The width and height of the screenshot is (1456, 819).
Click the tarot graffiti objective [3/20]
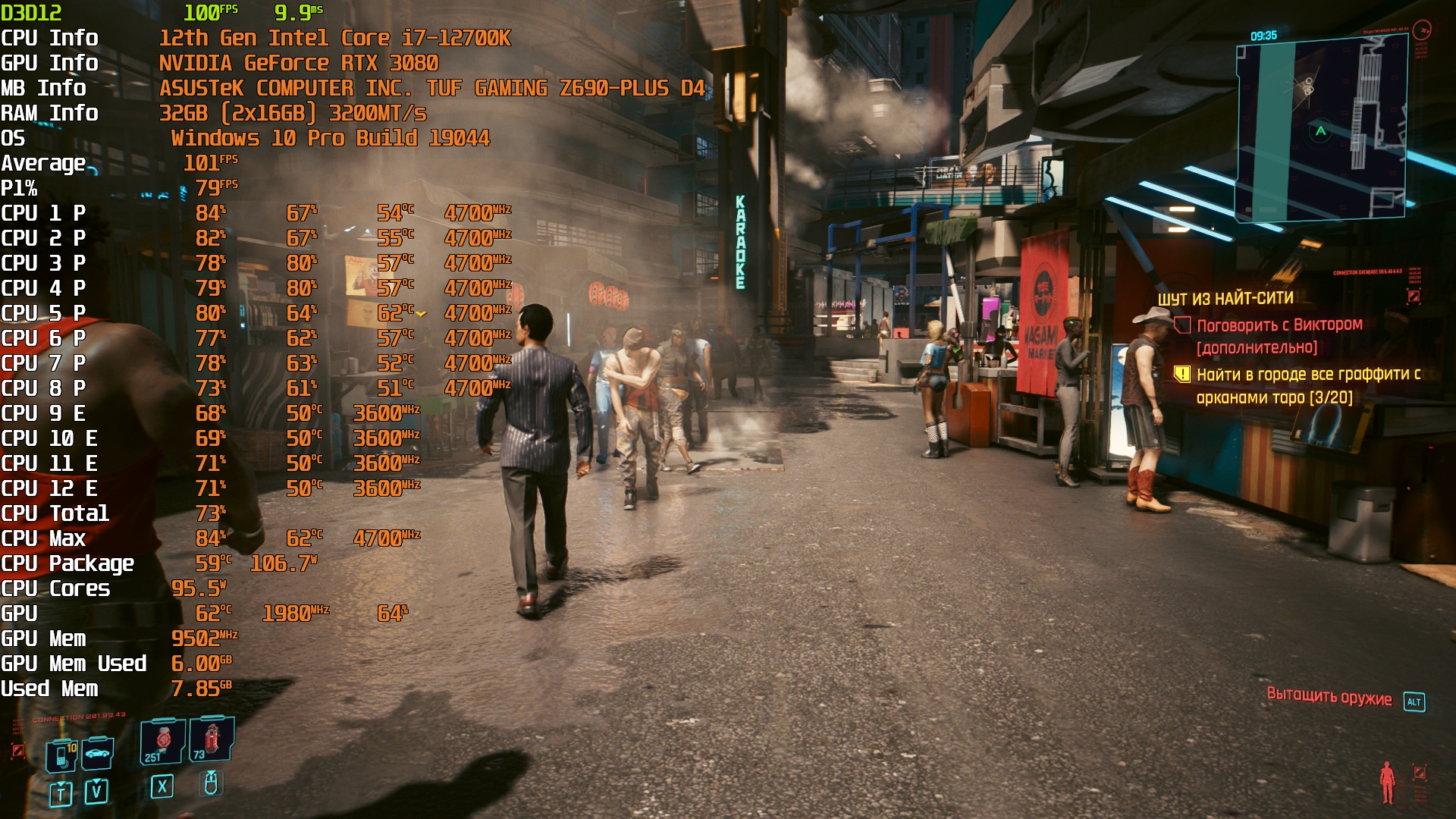tap(1307, 385)
